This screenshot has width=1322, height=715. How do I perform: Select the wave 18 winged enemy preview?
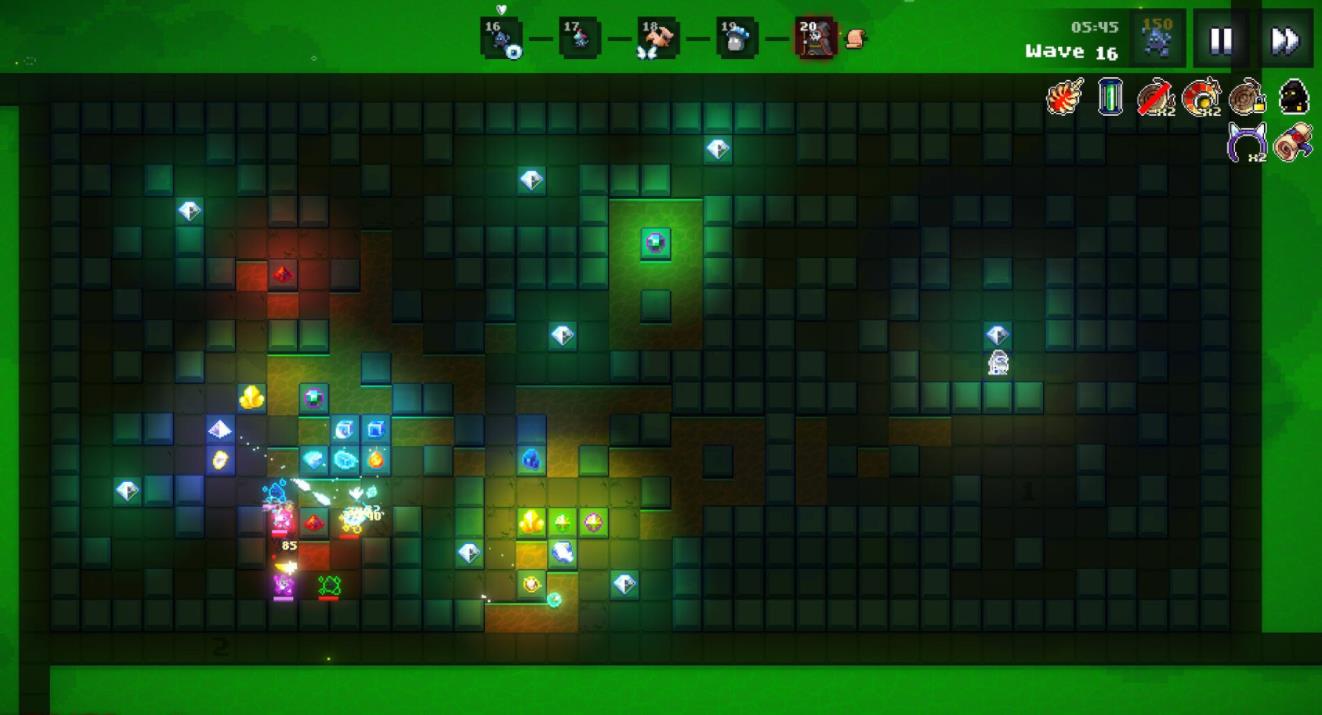click(658, 39)
